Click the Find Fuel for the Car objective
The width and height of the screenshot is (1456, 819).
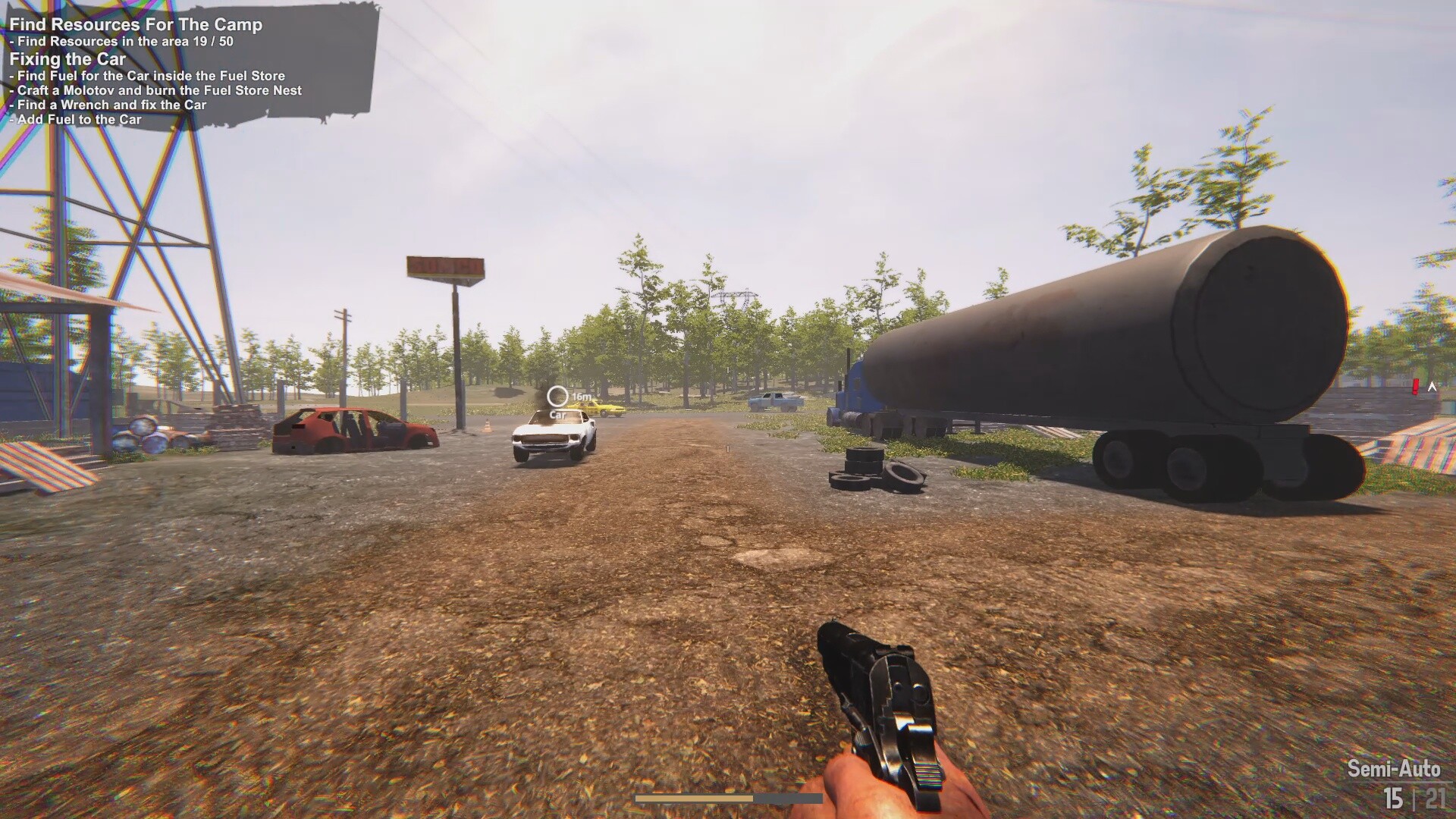point(146,76)
